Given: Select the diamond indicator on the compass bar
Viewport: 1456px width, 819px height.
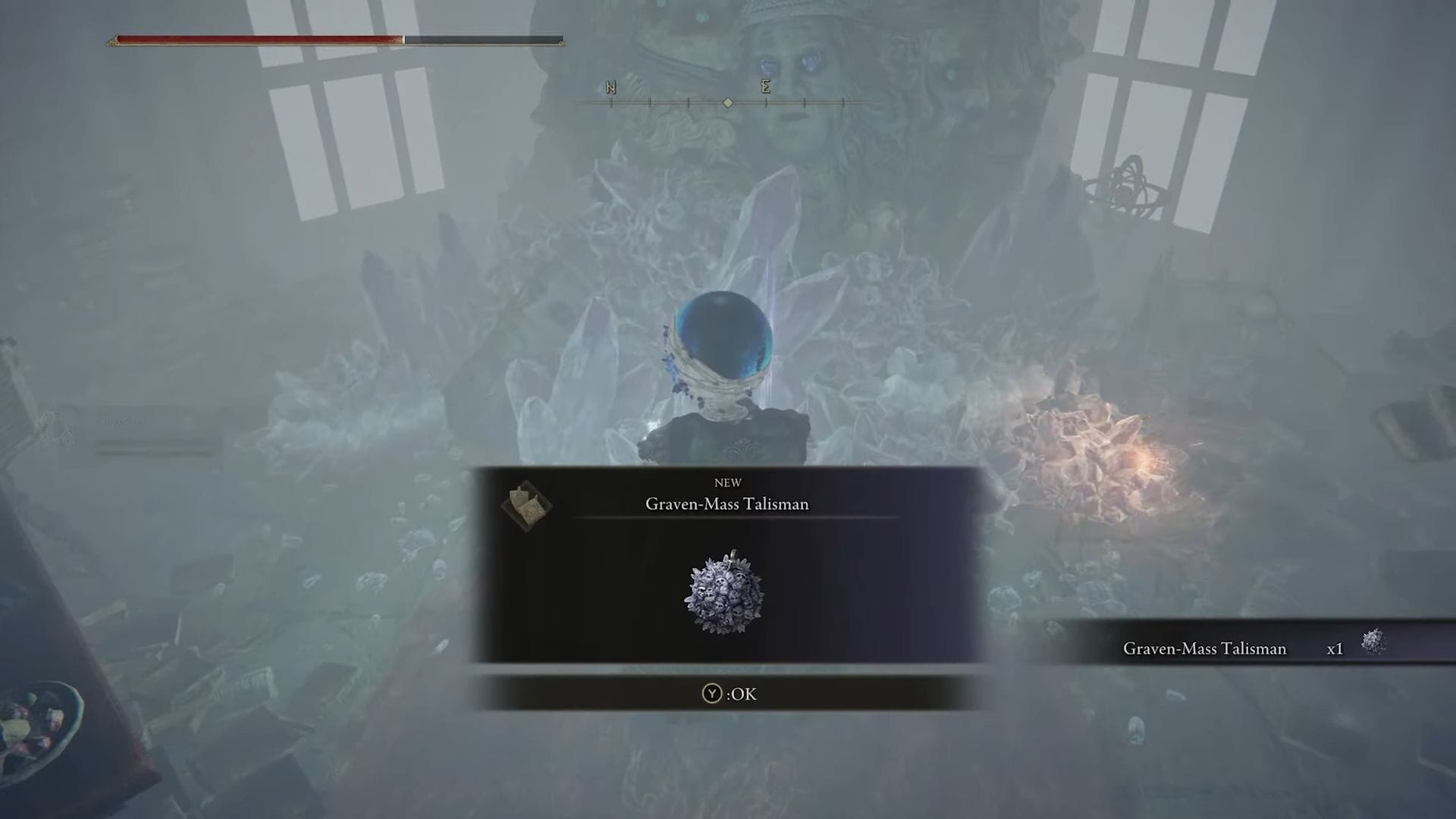Looking at the screenshot, I should [x=727, y=103].
